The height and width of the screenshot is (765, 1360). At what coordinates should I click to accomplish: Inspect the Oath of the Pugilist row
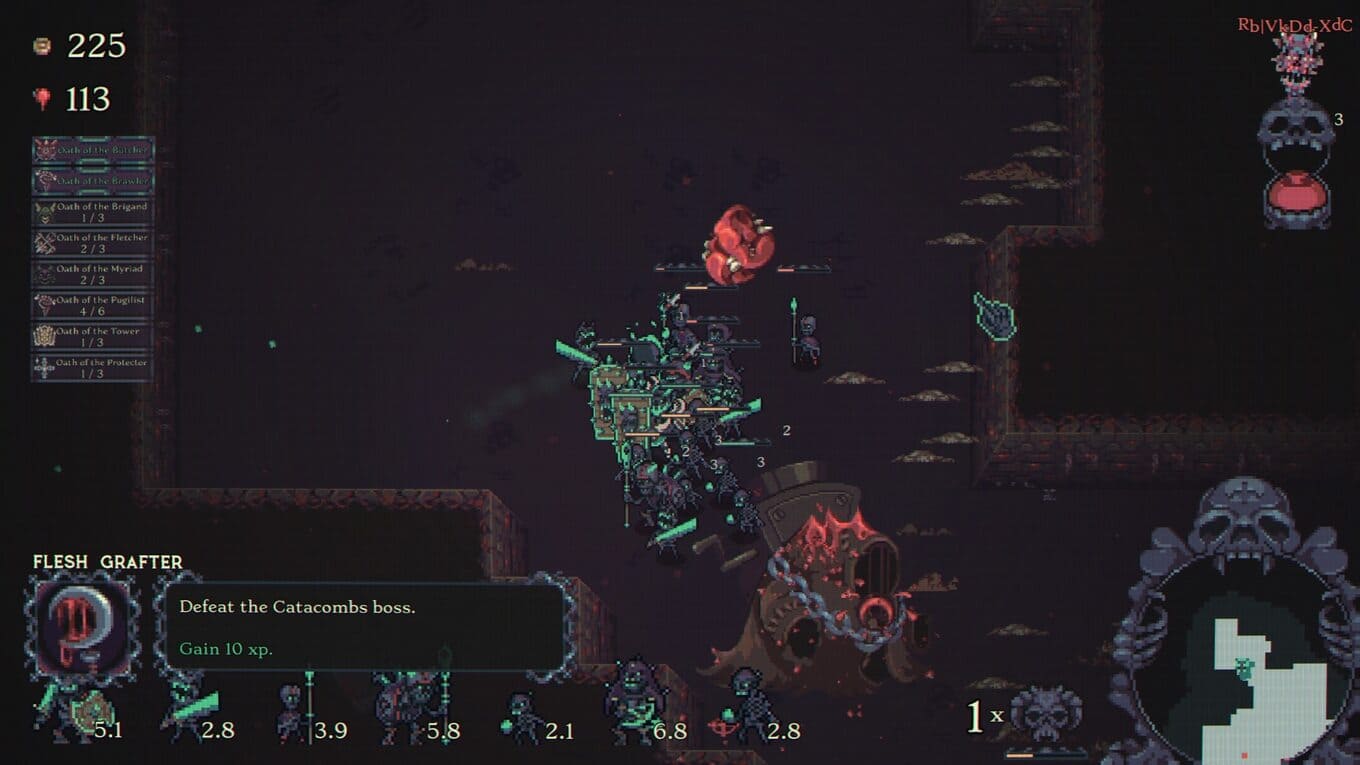coord(93,305)
